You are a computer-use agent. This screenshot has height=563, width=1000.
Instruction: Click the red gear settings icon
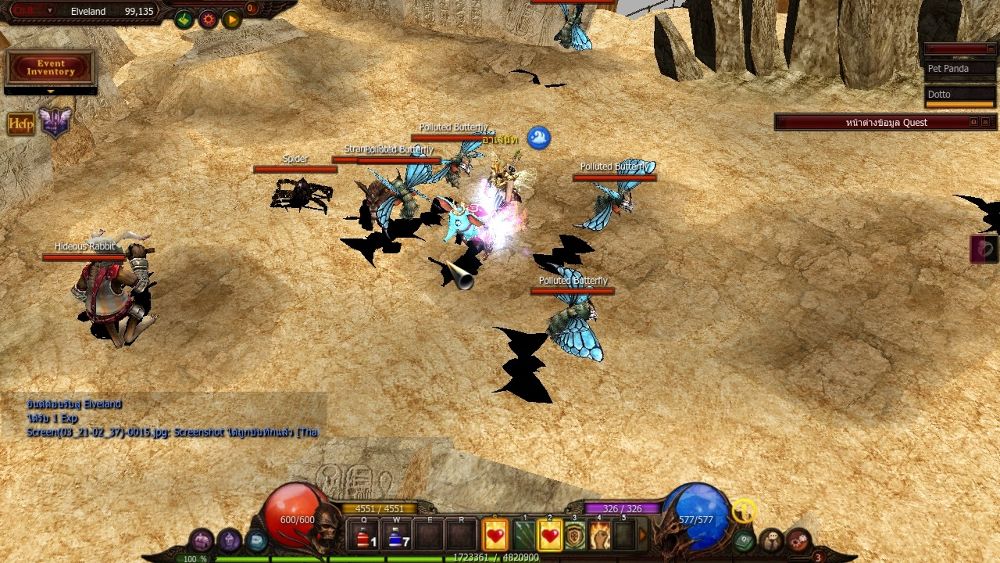[208, 19]
